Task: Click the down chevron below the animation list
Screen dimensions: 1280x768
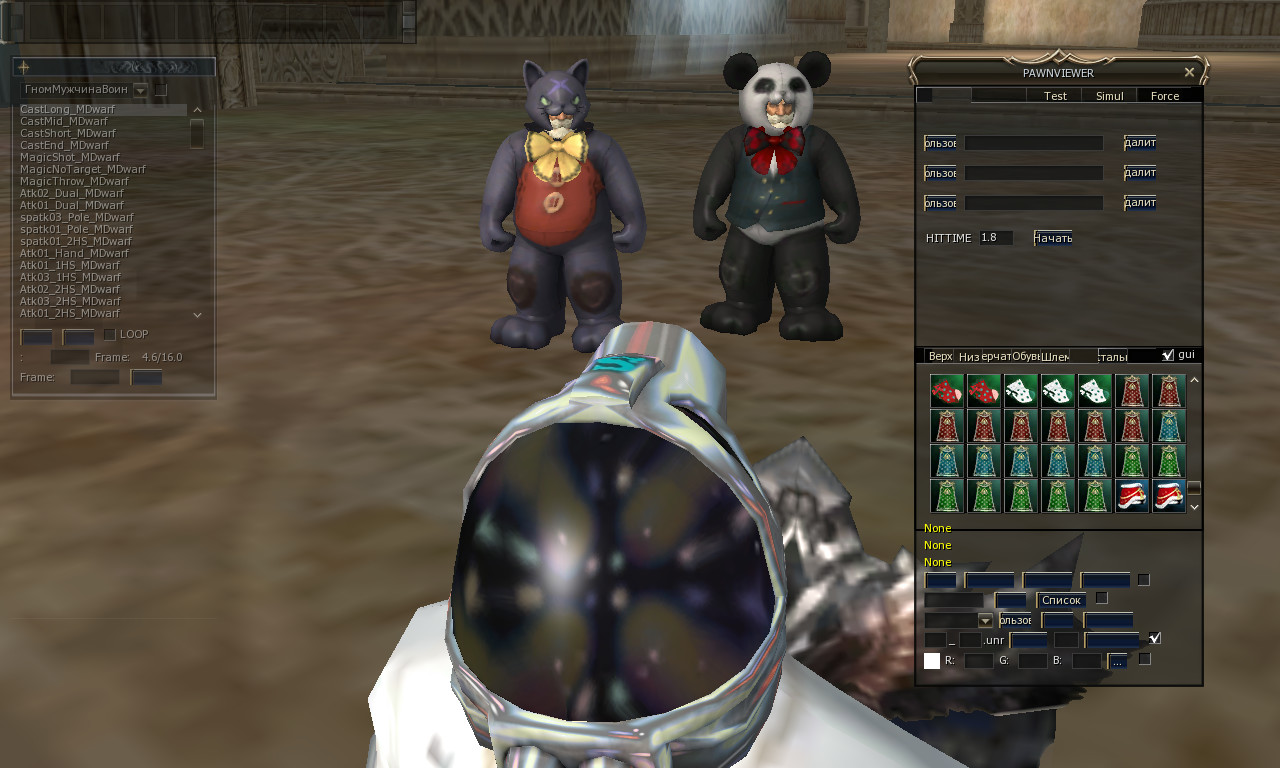Action: pyautogui.click(x=197, y=314)
